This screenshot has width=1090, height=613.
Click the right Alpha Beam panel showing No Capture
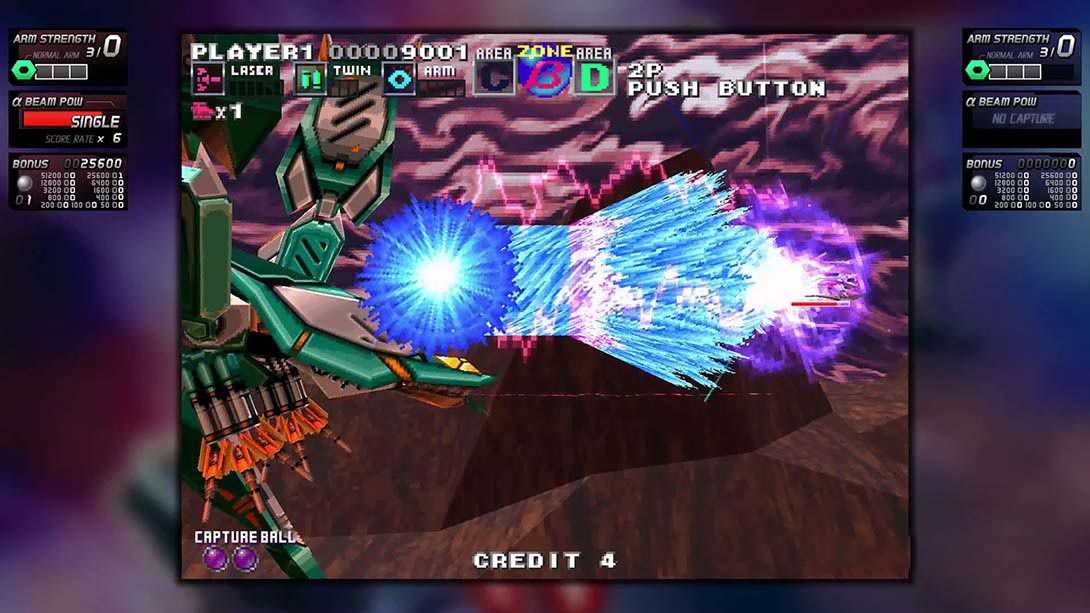[x=1021, y=120]
